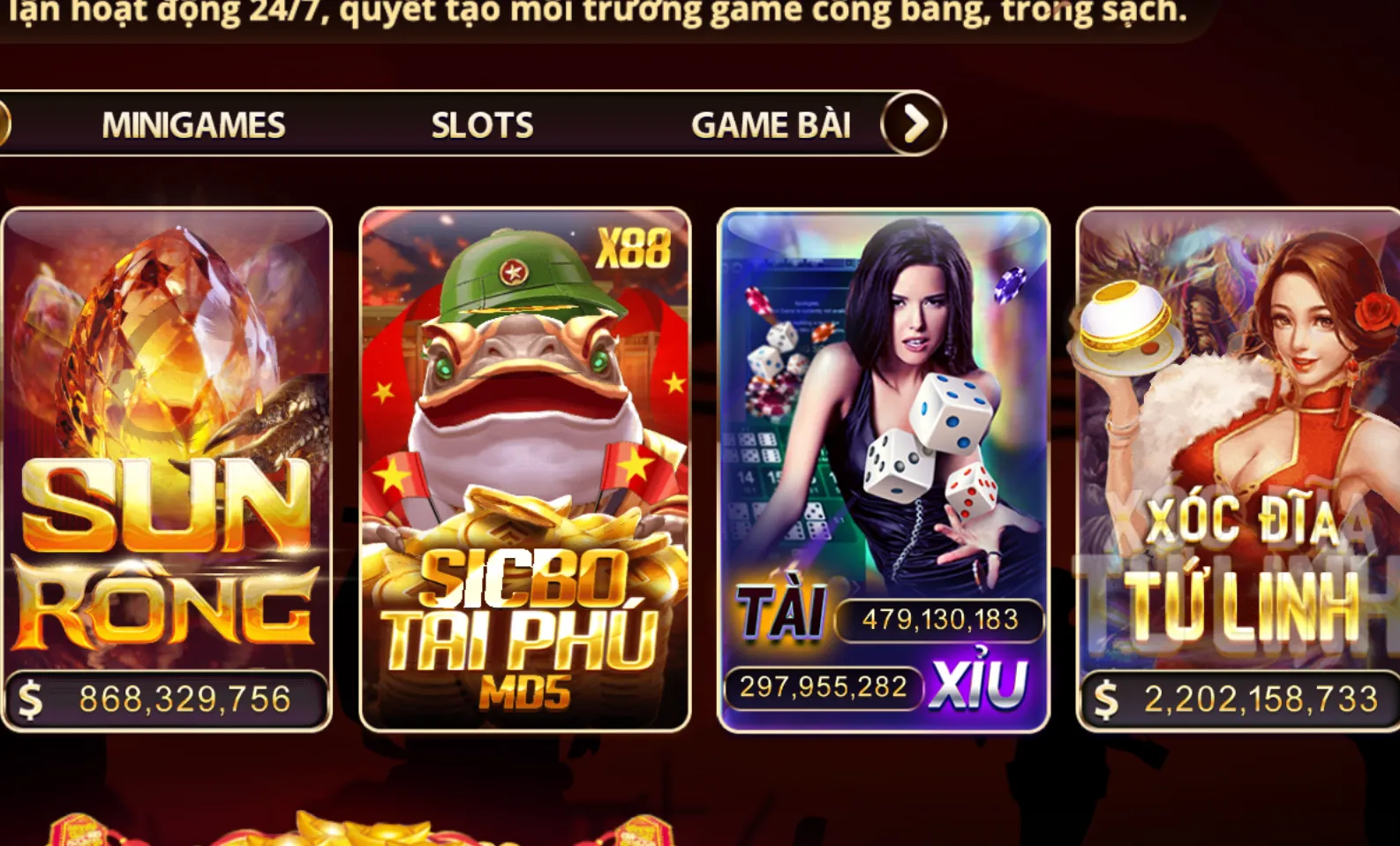Launch SICBO TÀI PHÚ MD5 game

point(525,468)
